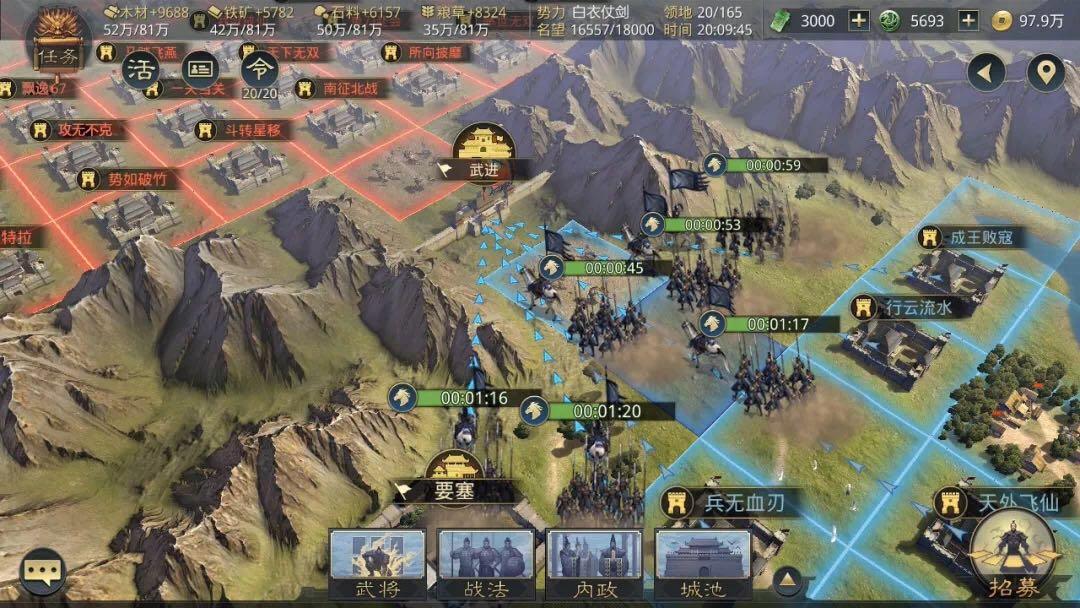Select the 令 order token icon
Screen dimensions: 1080x608
click(x=259, y=68)
